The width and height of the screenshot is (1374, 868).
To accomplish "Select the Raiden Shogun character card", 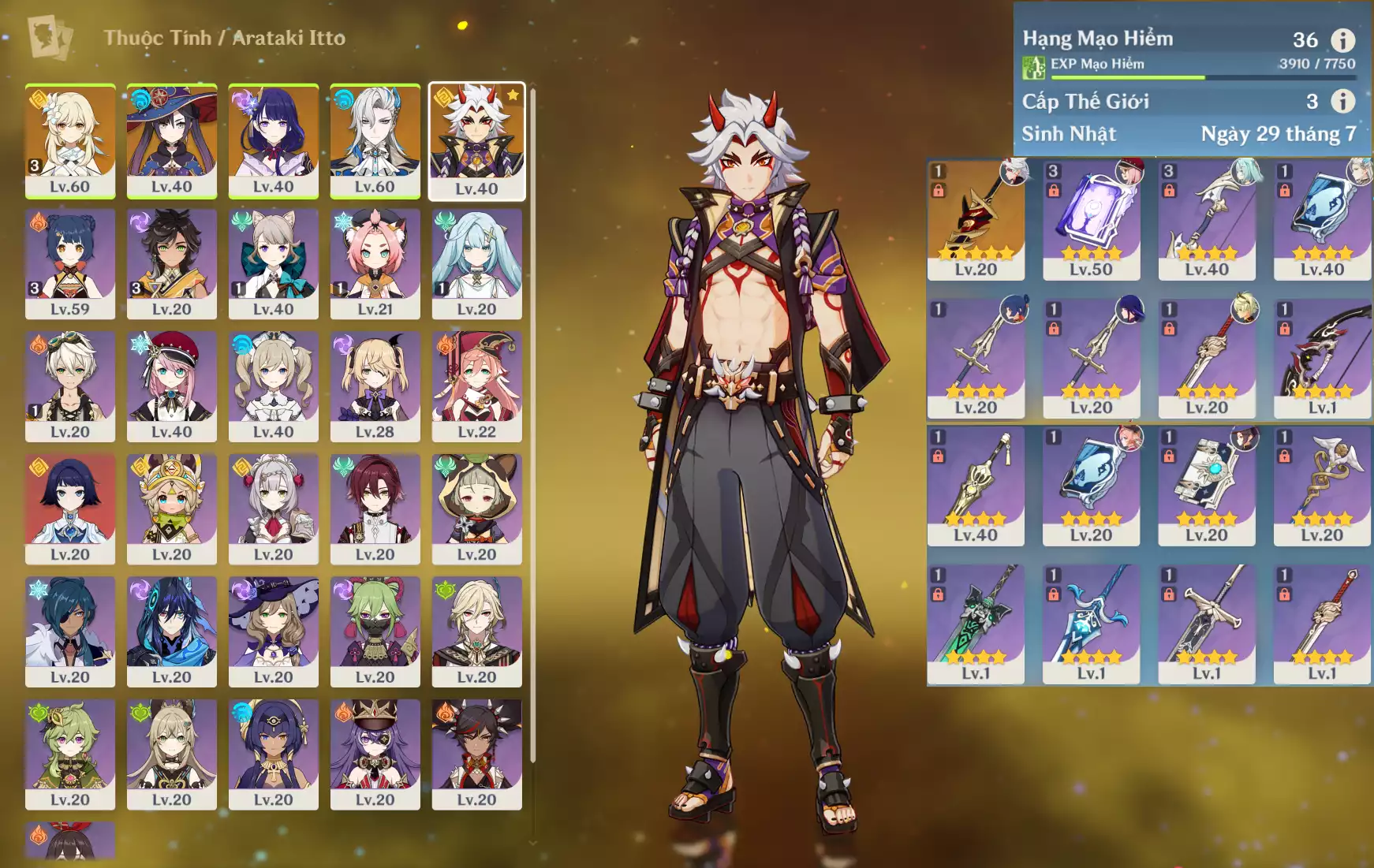I will point(273,140).
